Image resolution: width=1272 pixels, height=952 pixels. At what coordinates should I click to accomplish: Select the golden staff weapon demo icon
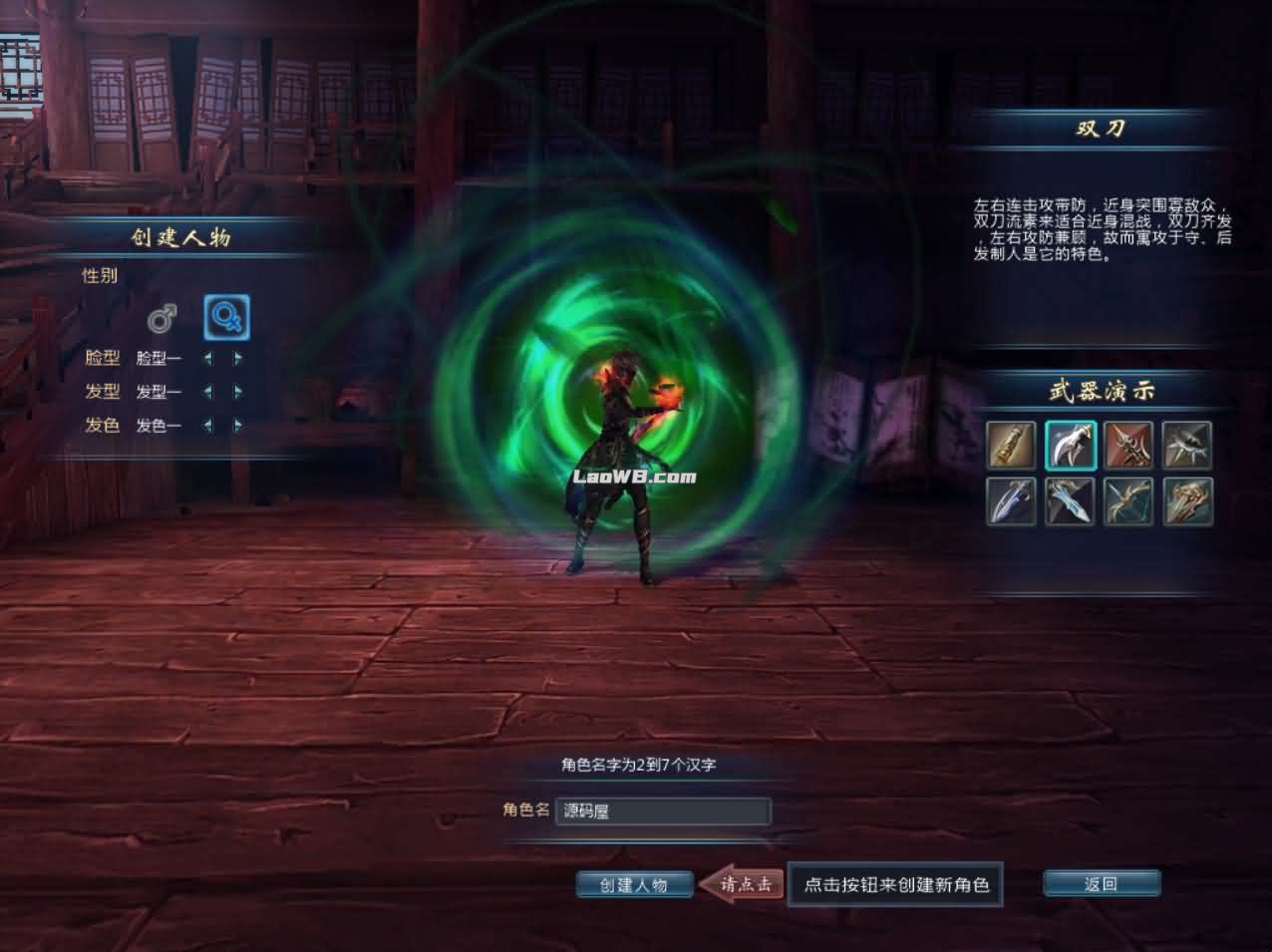1011,445
